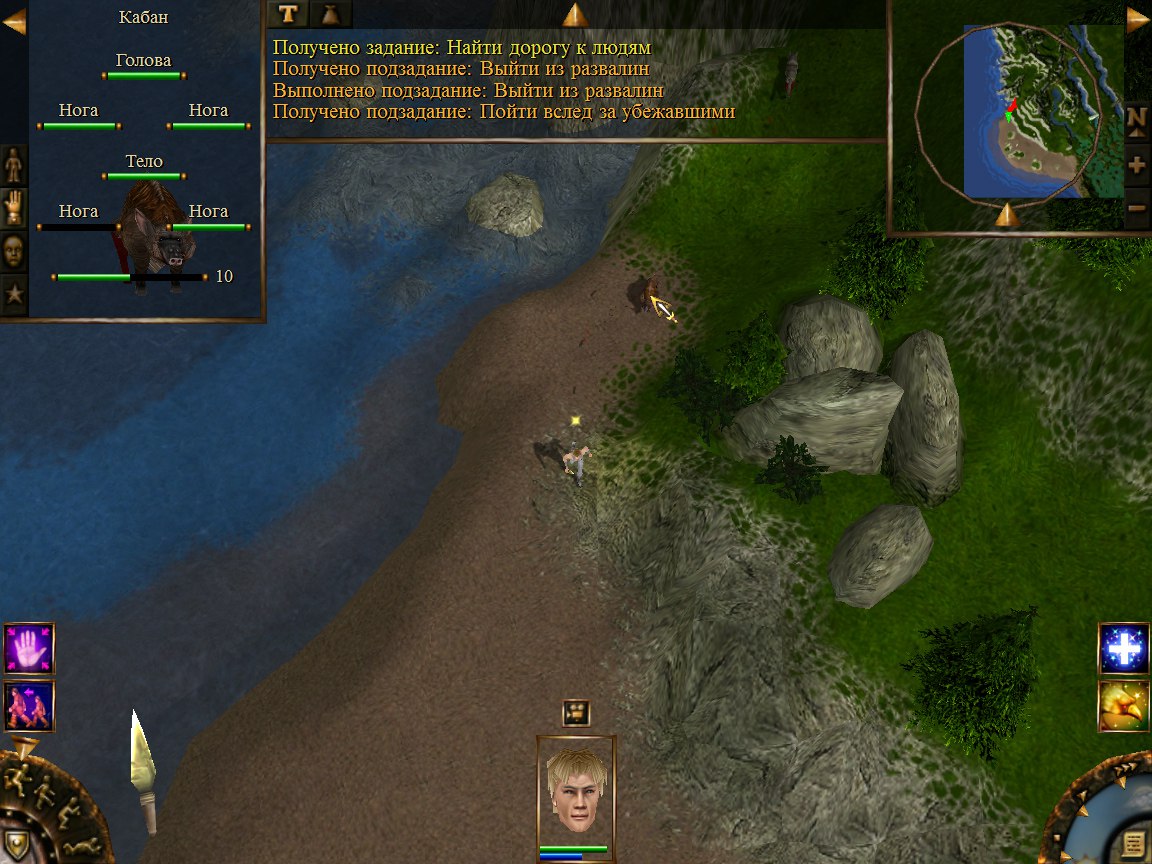Hide the minimap panel with corner arrow
This screenshot has height=864, width=1152.
coord(1138,21)
